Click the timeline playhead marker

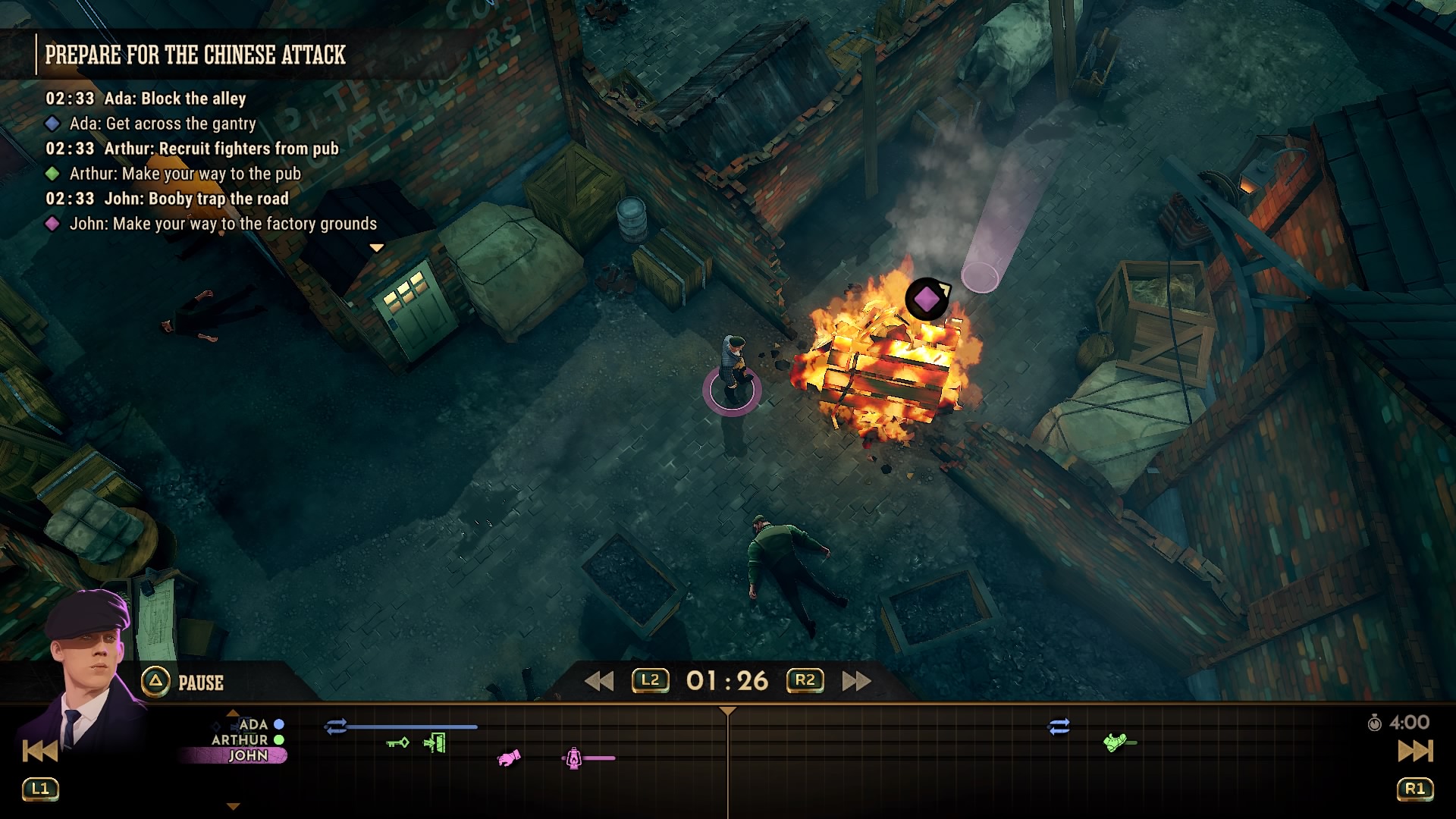point(727,712)
